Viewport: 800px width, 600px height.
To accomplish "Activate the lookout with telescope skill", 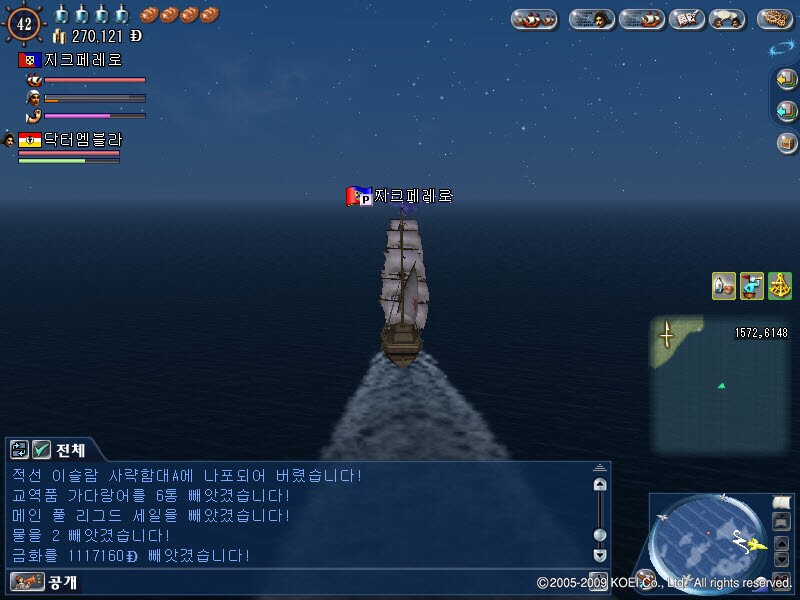I will click(752, 286).
